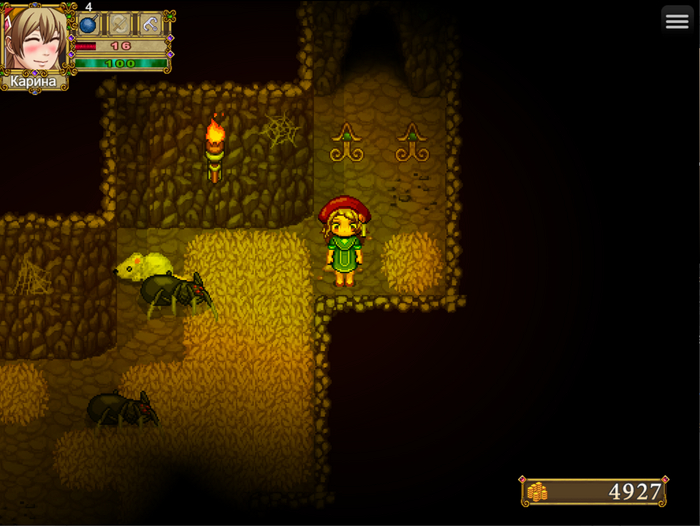
Task: Select the grappling hook tool slot
Action: [x=151, y=25]
